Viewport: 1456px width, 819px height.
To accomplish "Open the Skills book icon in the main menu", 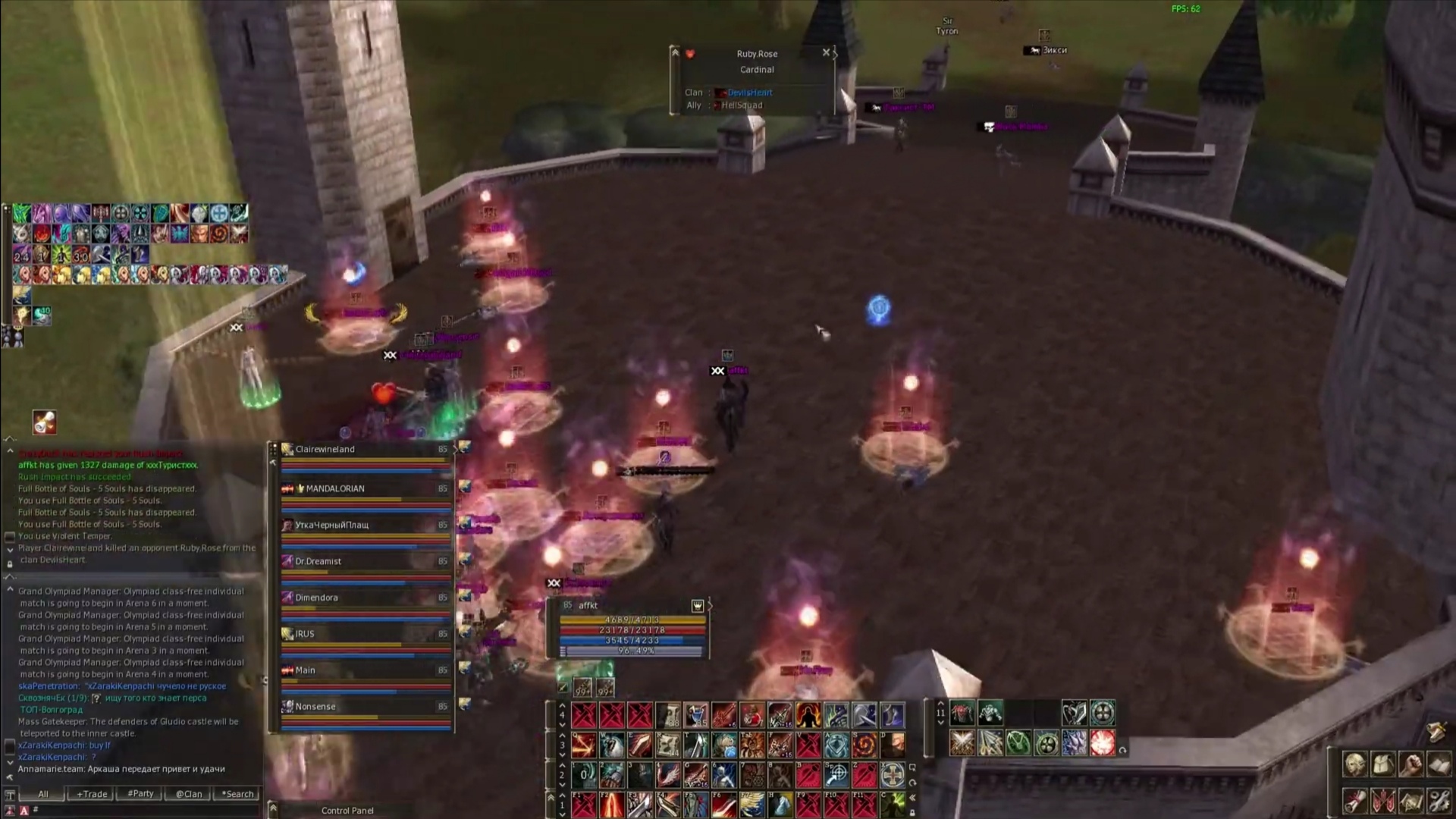I will (x=1440, y=764).
